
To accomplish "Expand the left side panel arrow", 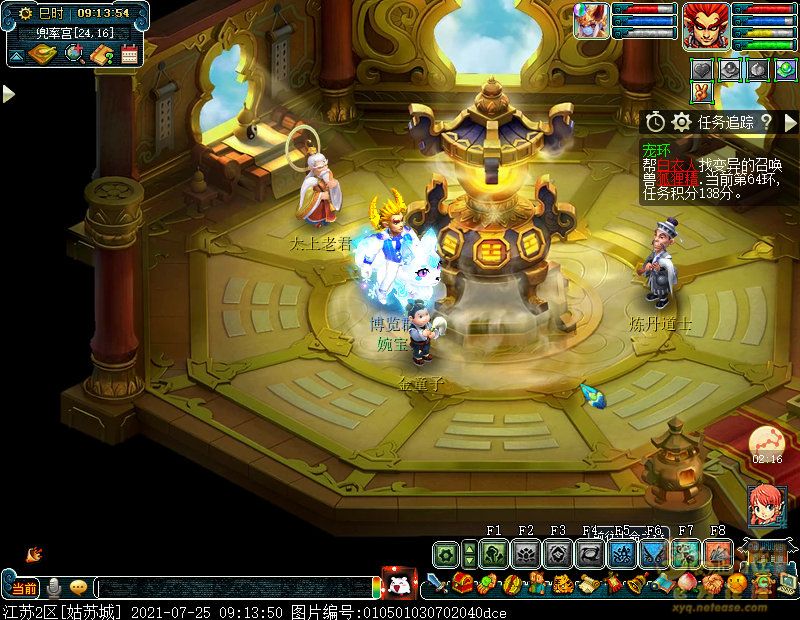I will click(8, 93).
